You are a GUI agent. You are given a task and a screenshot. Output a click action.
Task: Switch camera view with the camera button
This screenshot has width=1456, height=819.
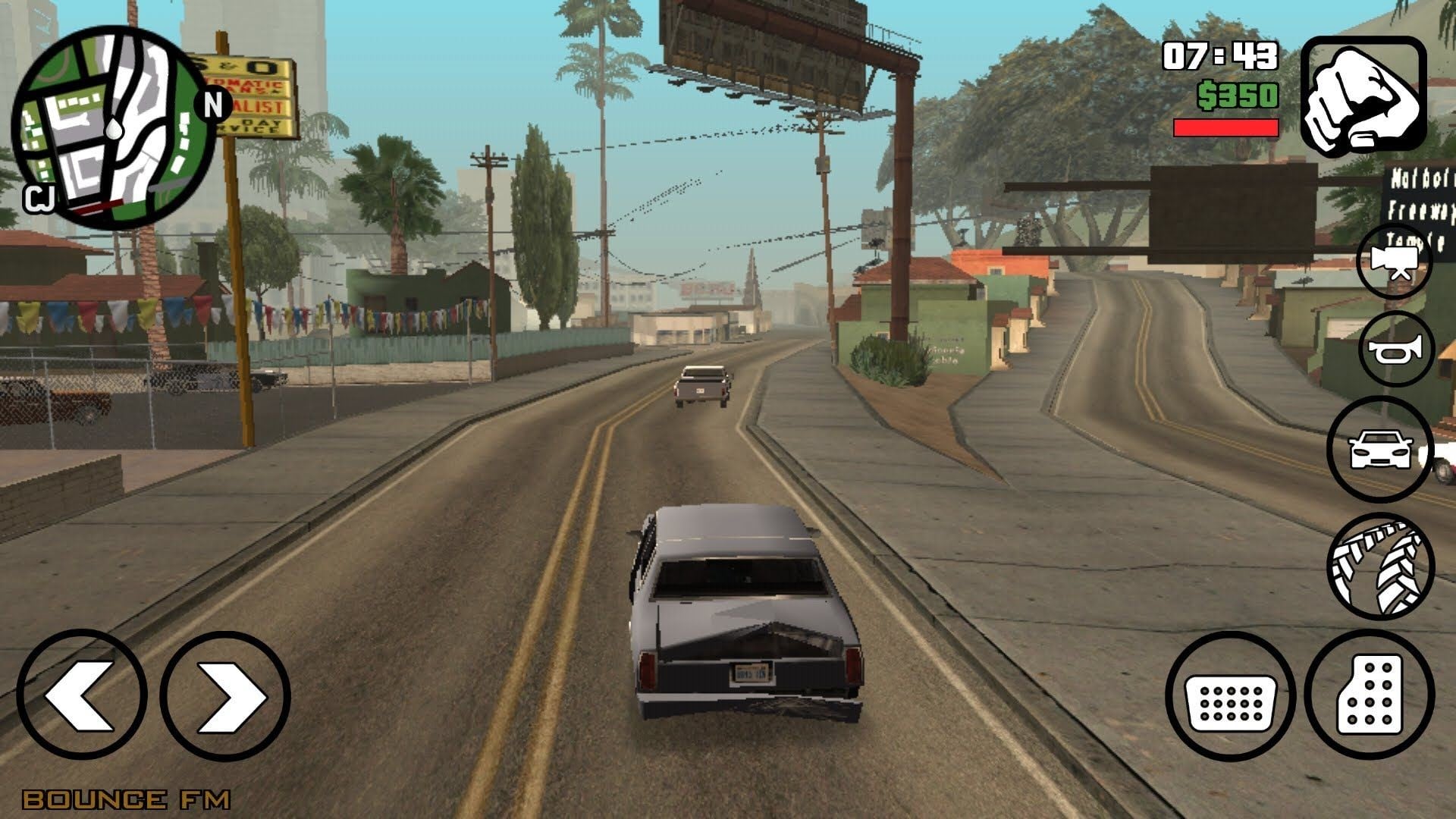click(1394, 262)
